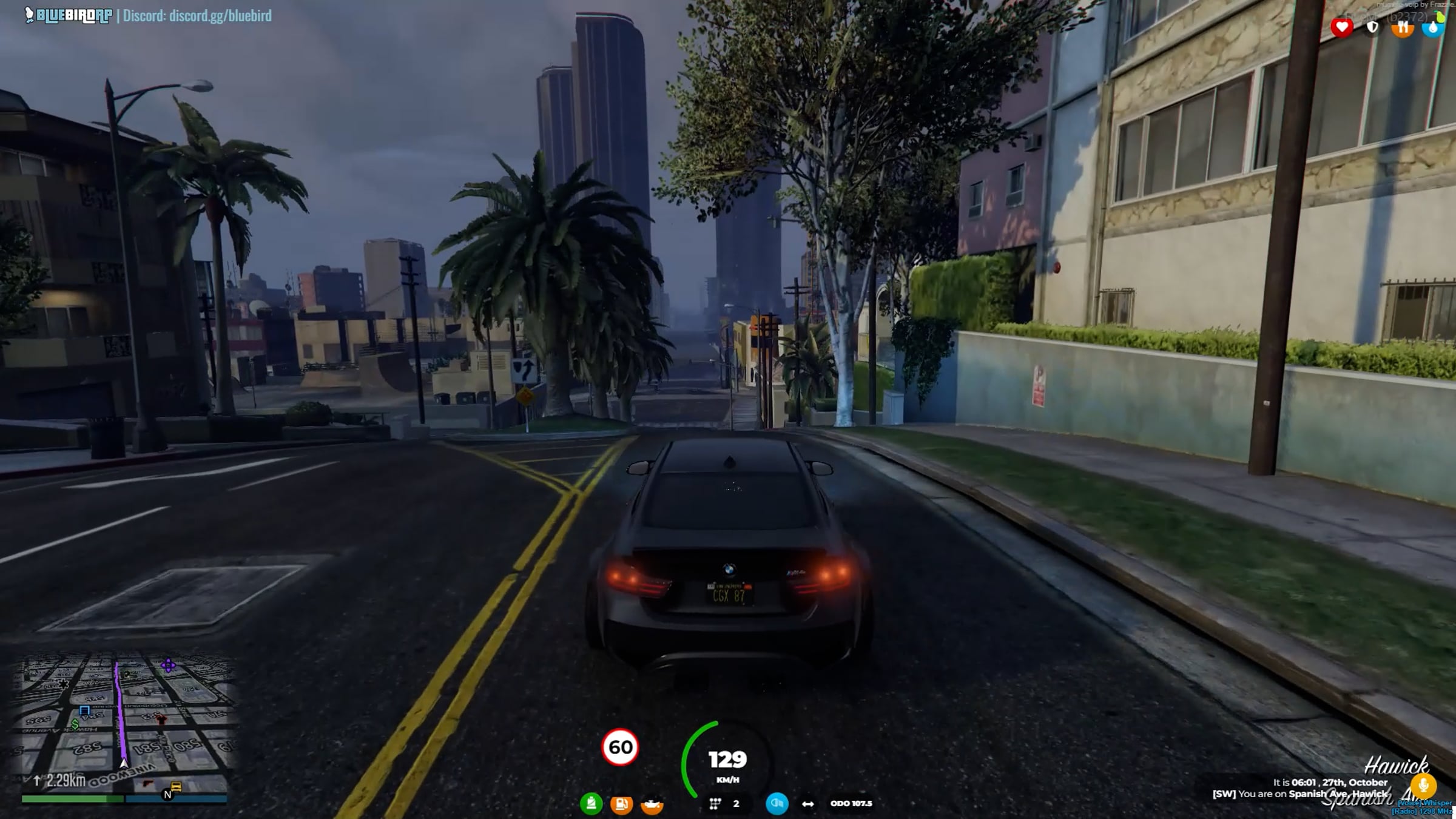Select the blue water drop thirst icon

(x=1432, y=27)
